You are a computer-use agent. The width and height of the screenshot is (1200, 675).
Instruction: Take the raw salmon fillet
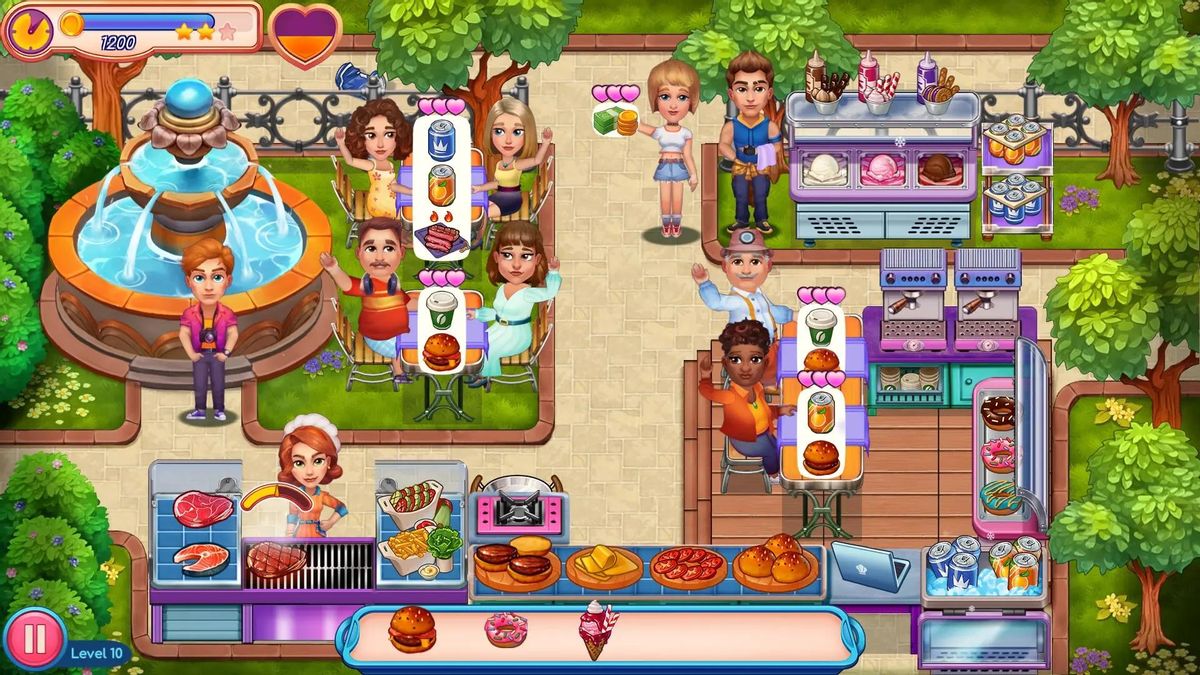201,559
